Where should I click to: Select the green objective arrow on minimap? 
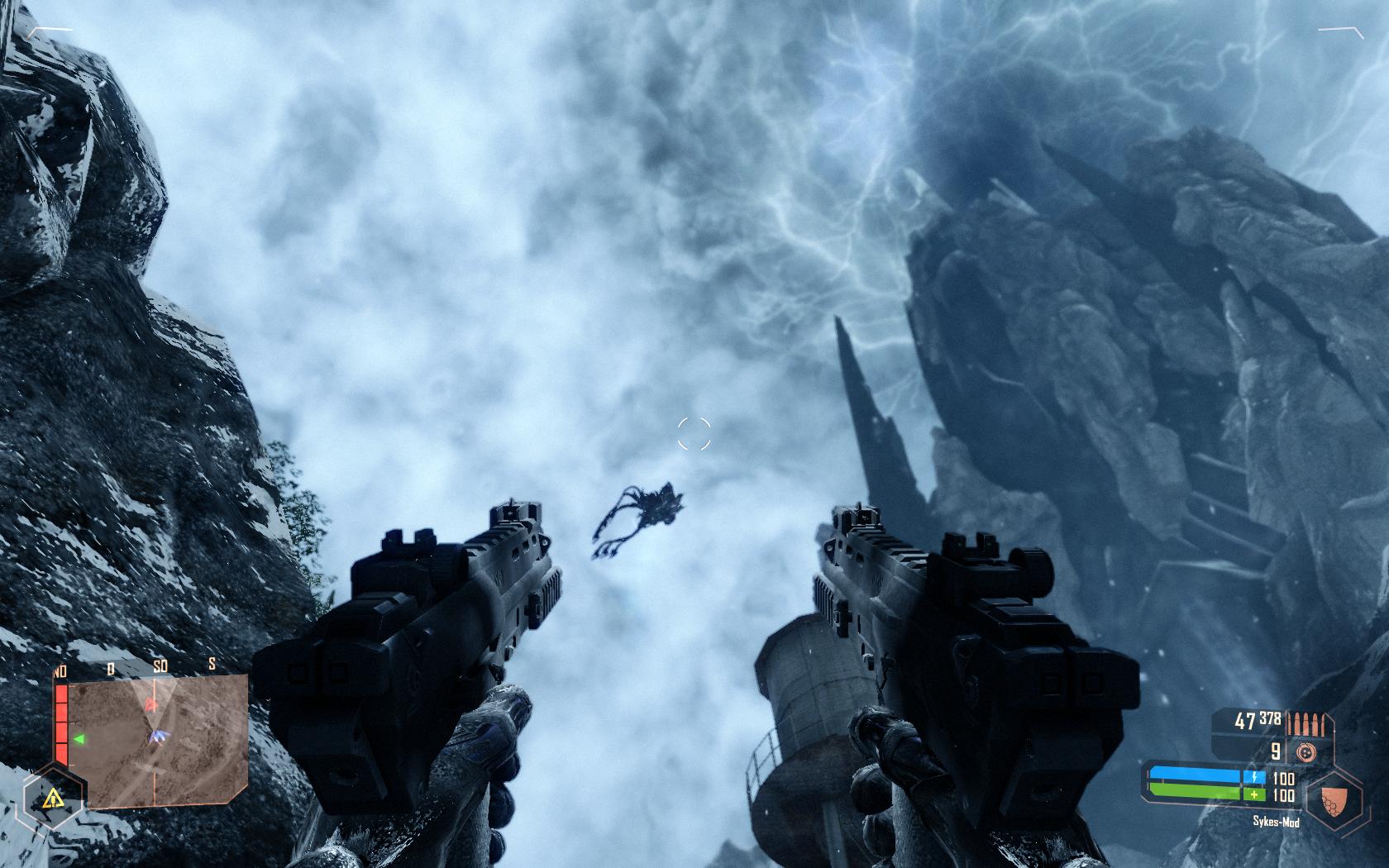(x=80, y=738)
